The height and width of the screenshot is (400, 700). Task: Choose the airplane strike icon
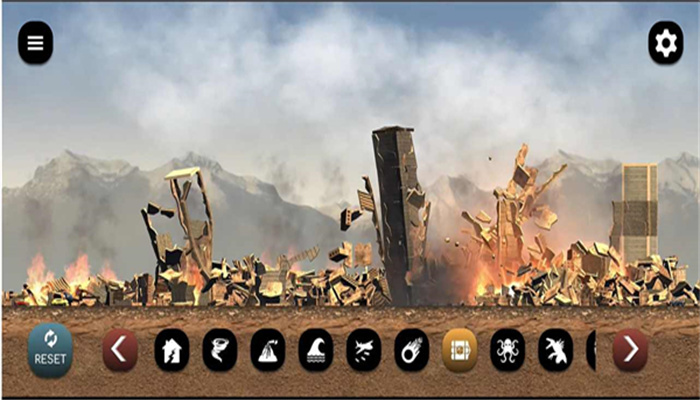[x=364, y=350]
